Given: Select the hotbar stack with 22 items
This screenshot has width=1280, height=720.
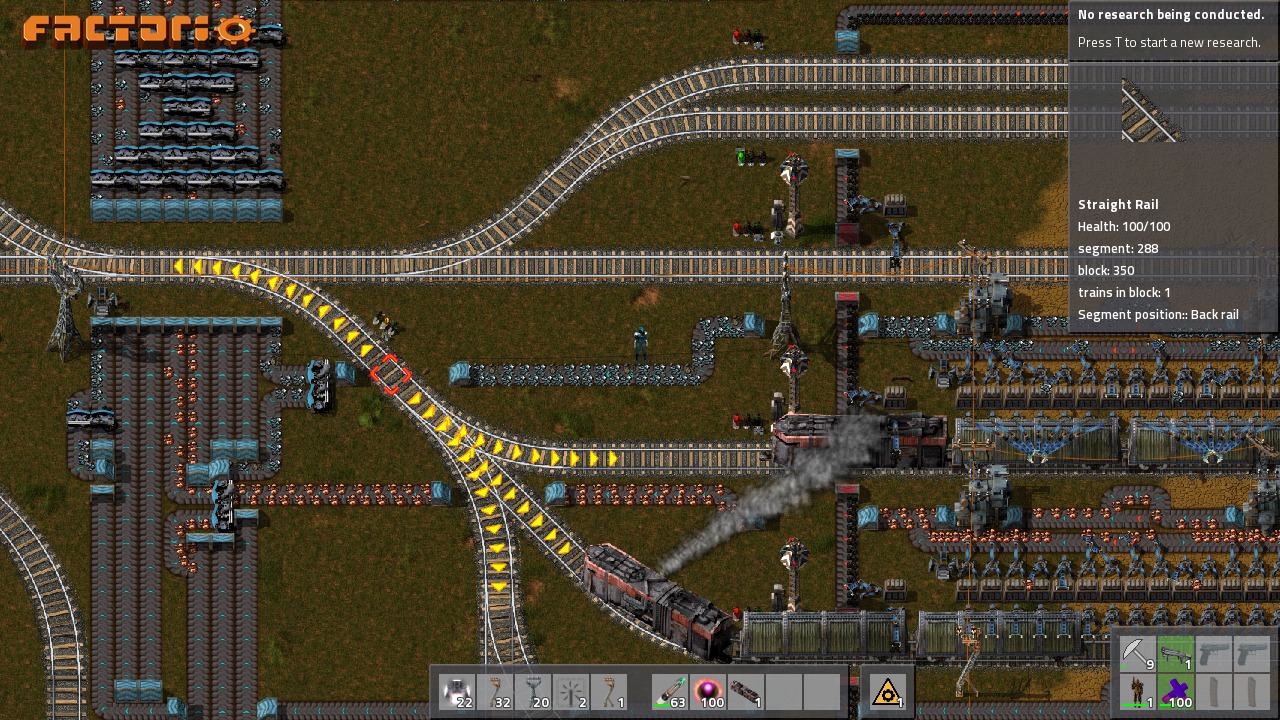Looking at the screenshot, I should [x=458, y=692].
